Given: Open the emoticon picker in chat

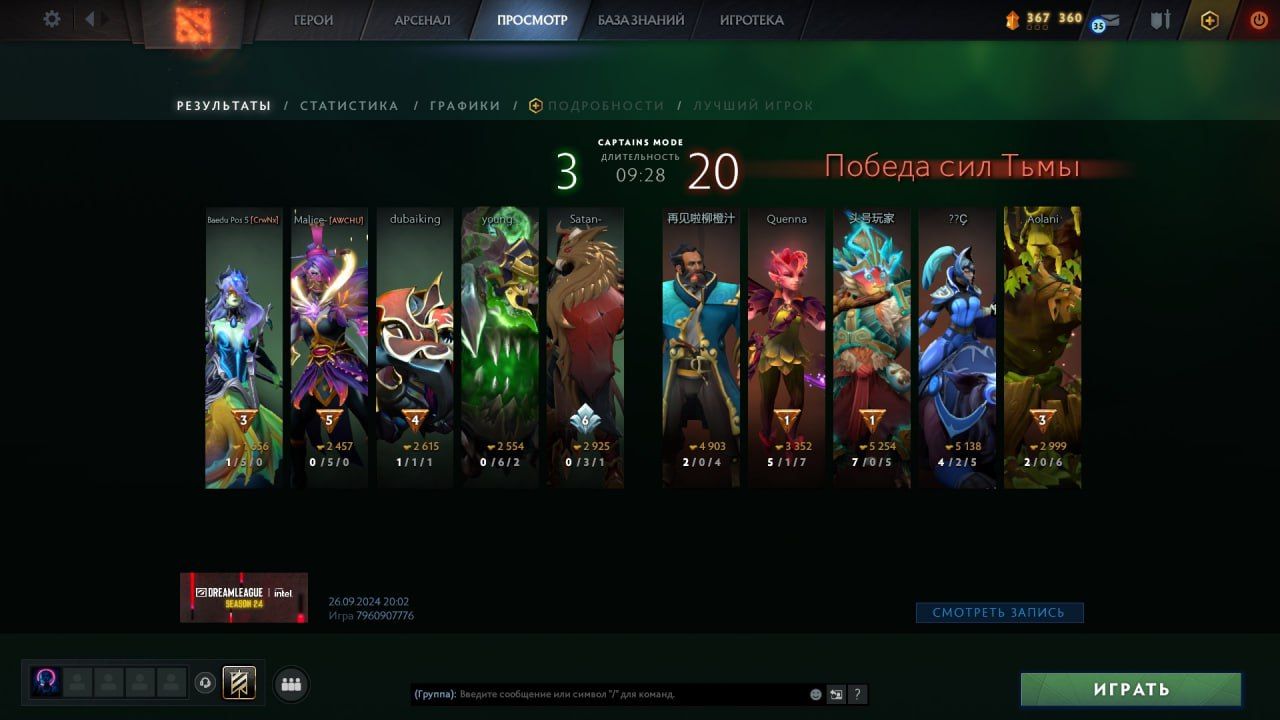Looking at the screenshot, I should pyautogui.click(x=816, y=694).
